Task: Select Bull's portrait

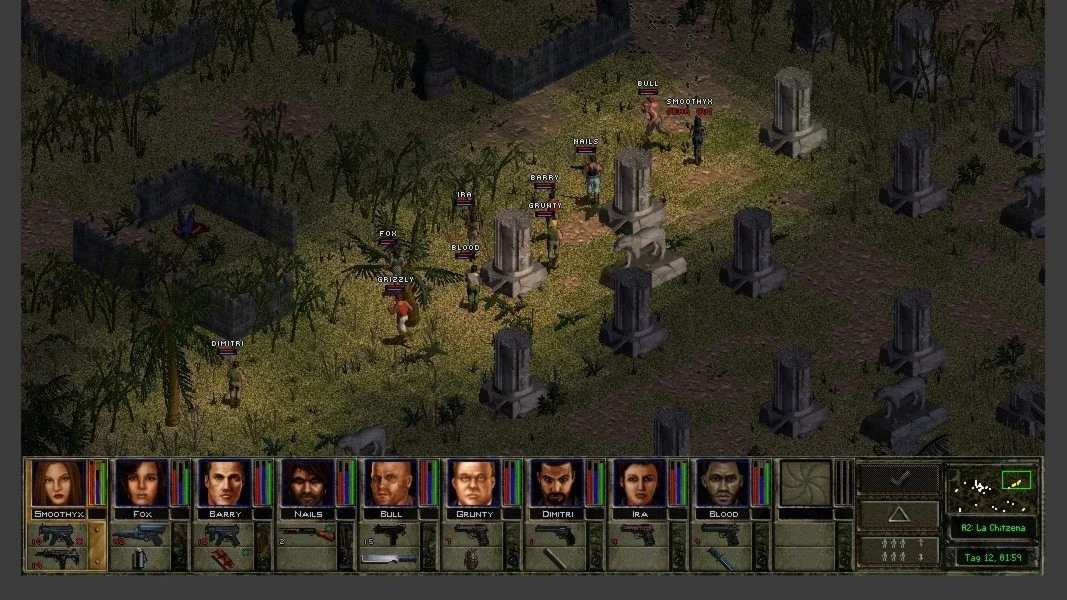Action: (389, 483)
